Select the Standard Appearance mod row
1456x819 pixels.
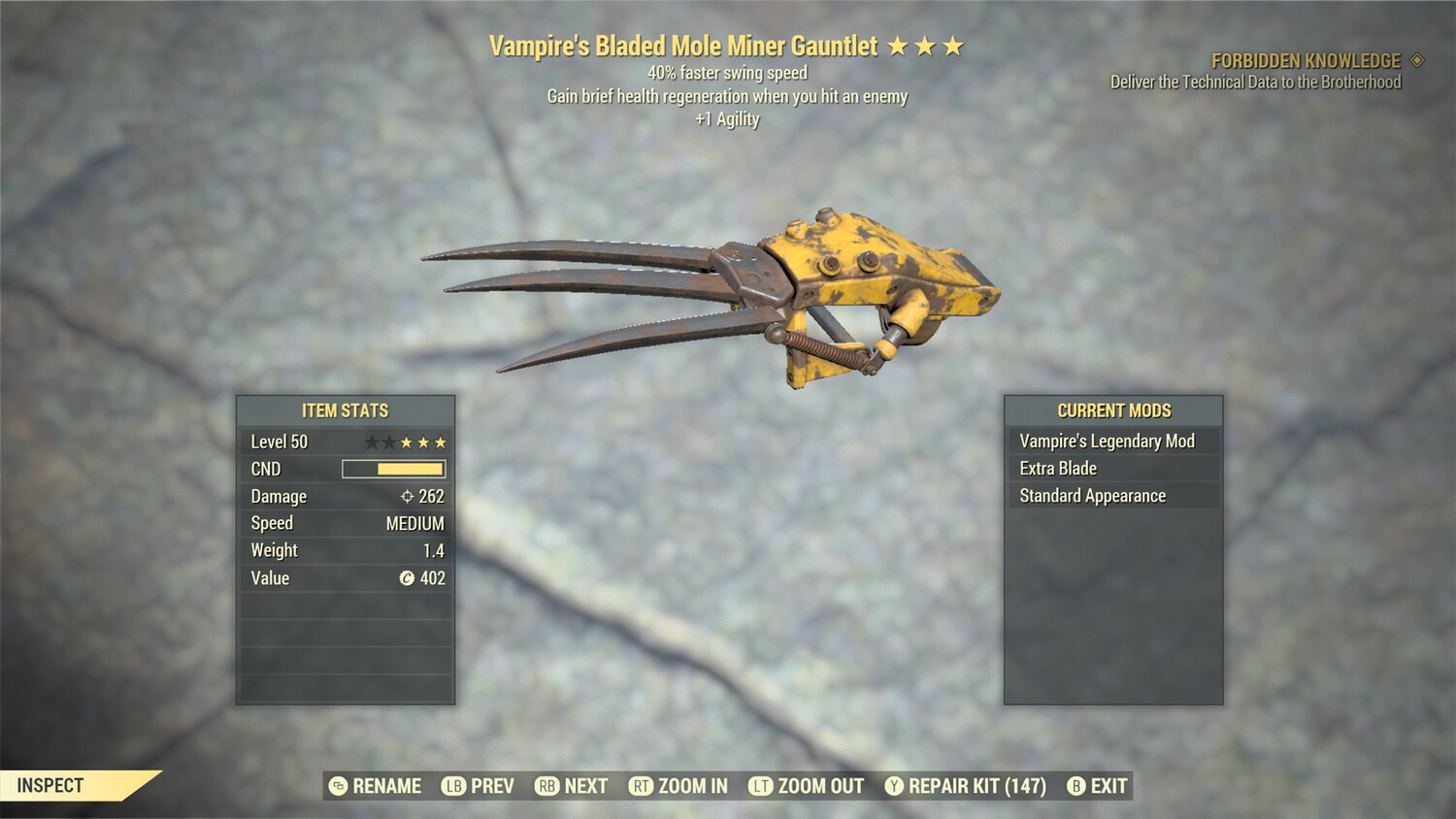tap(1112, 496)
